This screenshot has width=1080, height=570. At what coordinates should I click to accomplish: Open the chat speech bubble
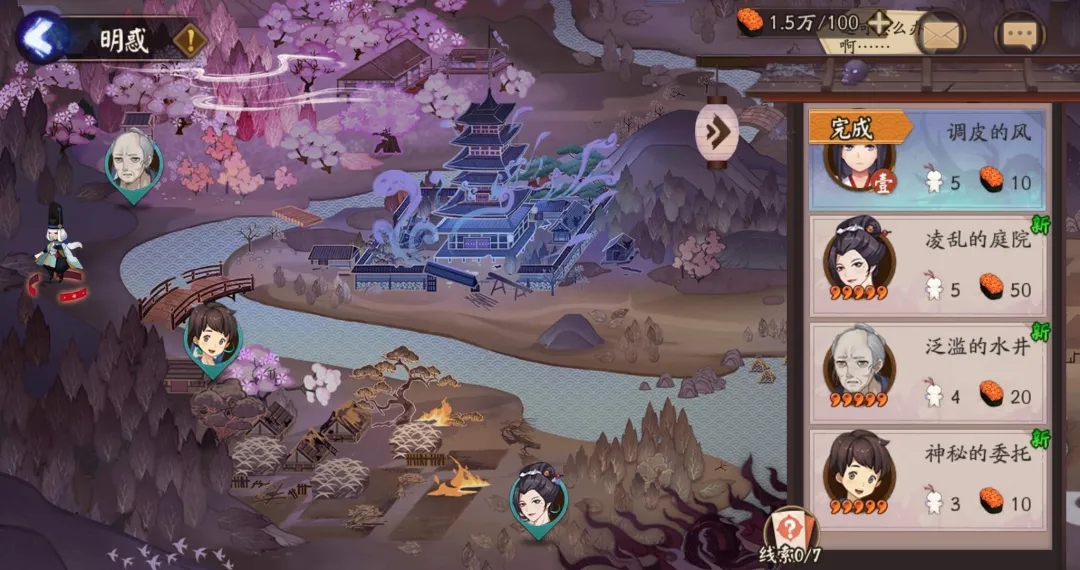(x=1019, y=36)
